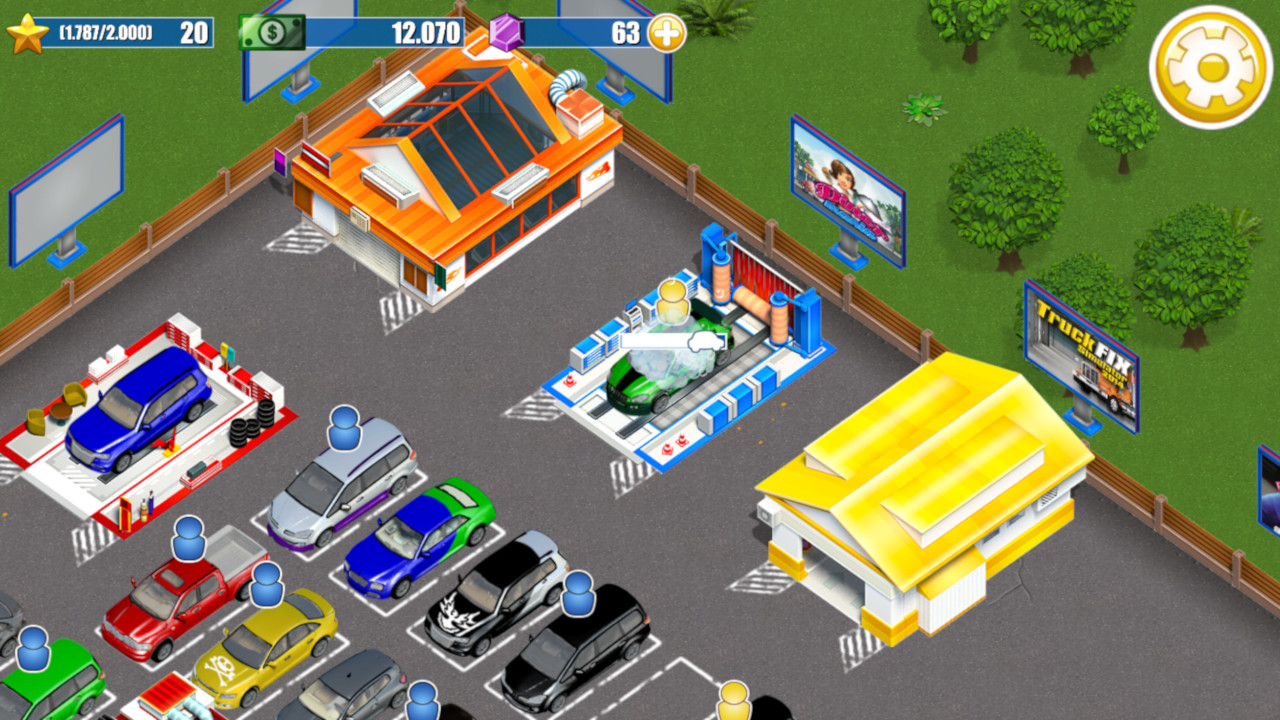Screen dimensions: 1280x720
Task: Click the white car icon on the wash banner
Action: (706, 342)
